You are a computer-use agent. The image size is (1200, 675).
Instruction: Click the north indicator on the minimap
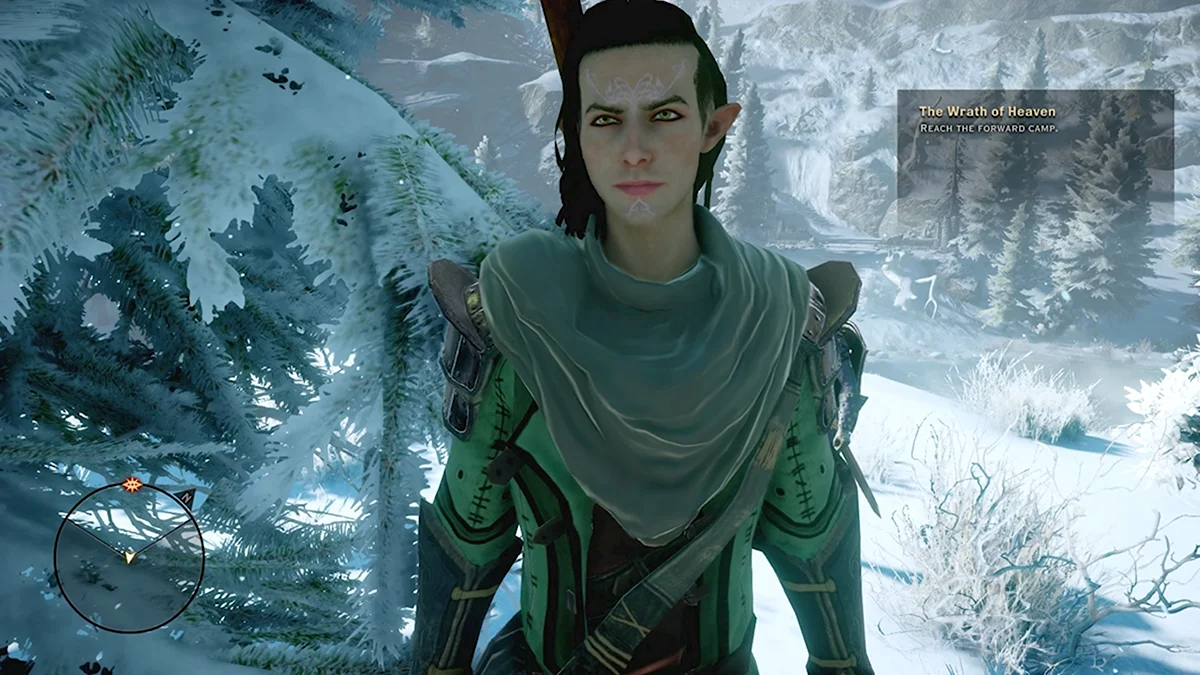[185, 496]
